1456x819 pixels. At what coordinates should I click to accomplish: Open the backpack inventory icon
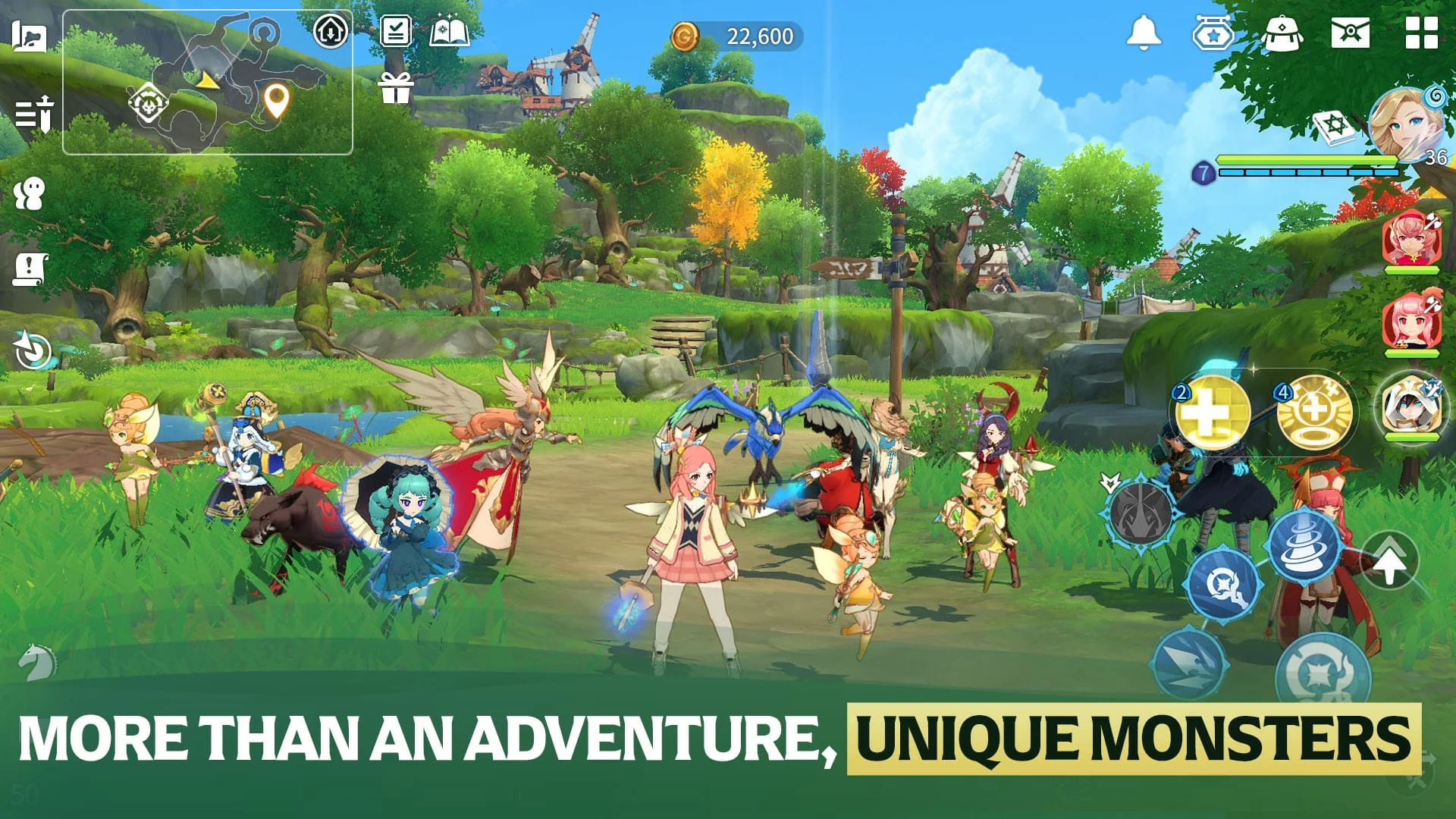pos(1283,32)
